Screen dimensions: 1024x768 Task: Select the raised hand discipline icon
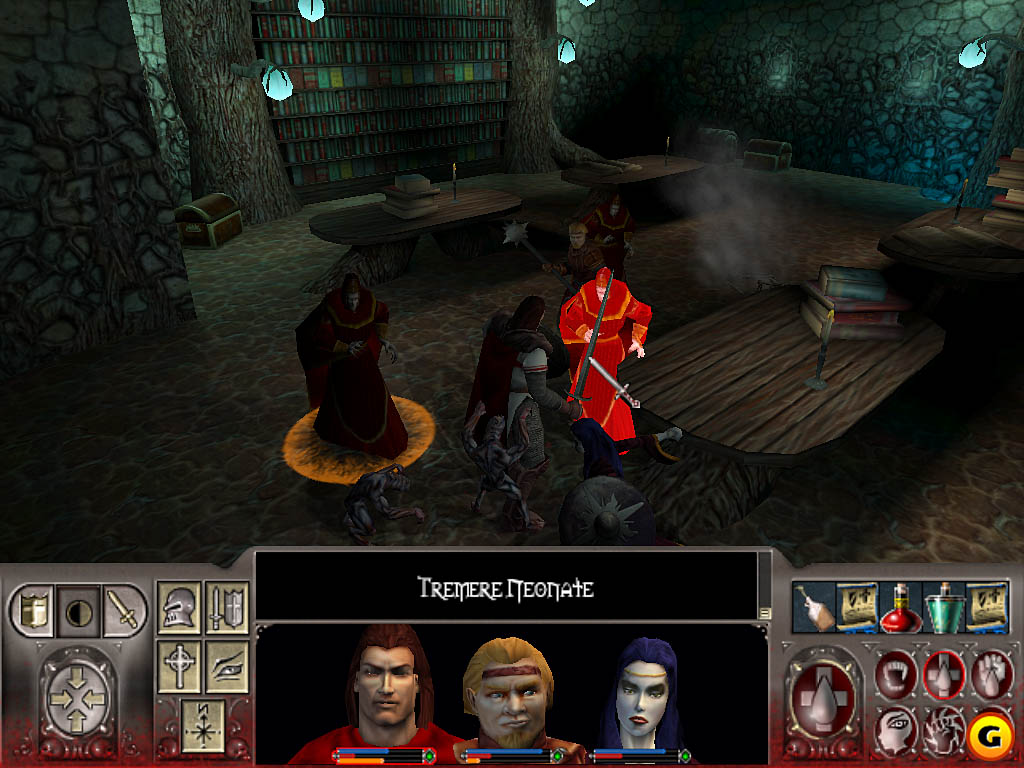(x=992, y=673)
